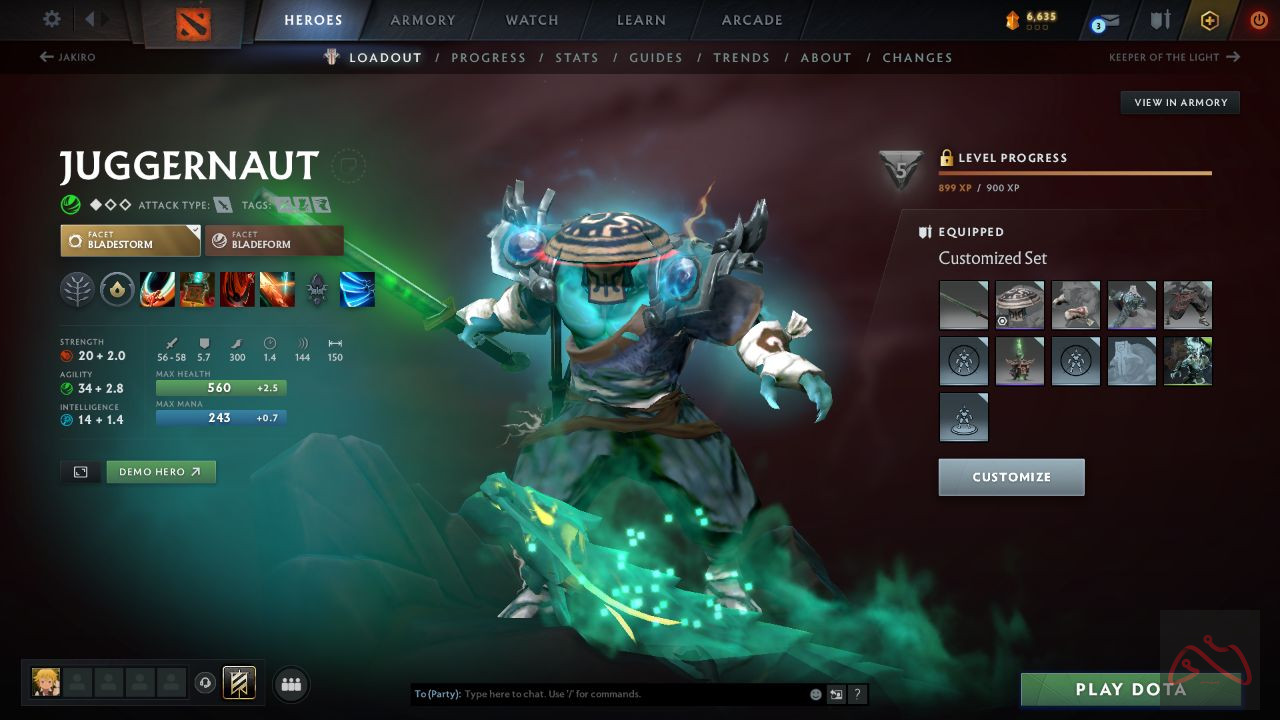Image resolution: width=1280 pixels, height=720 pixels.
Task: Launch Demo Hero mode
Action: (160, 472)
